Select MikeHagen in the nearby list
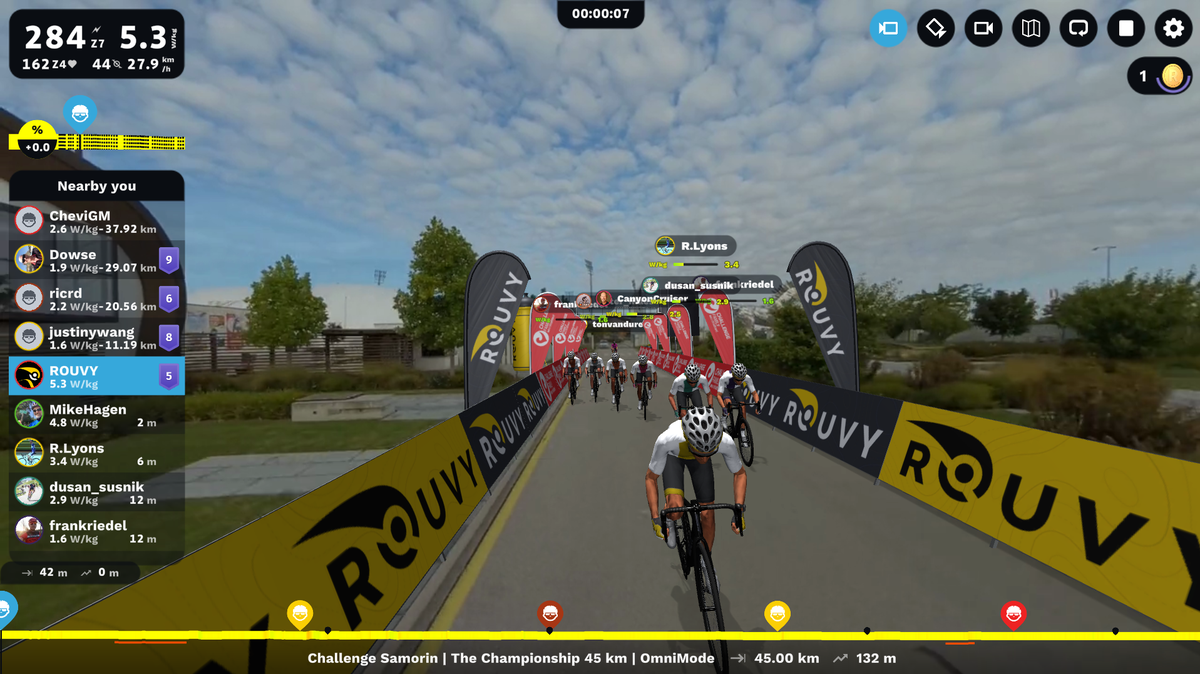Image resolution: width=1200 pixels, height=674 pixels. [x=97, y=415]
